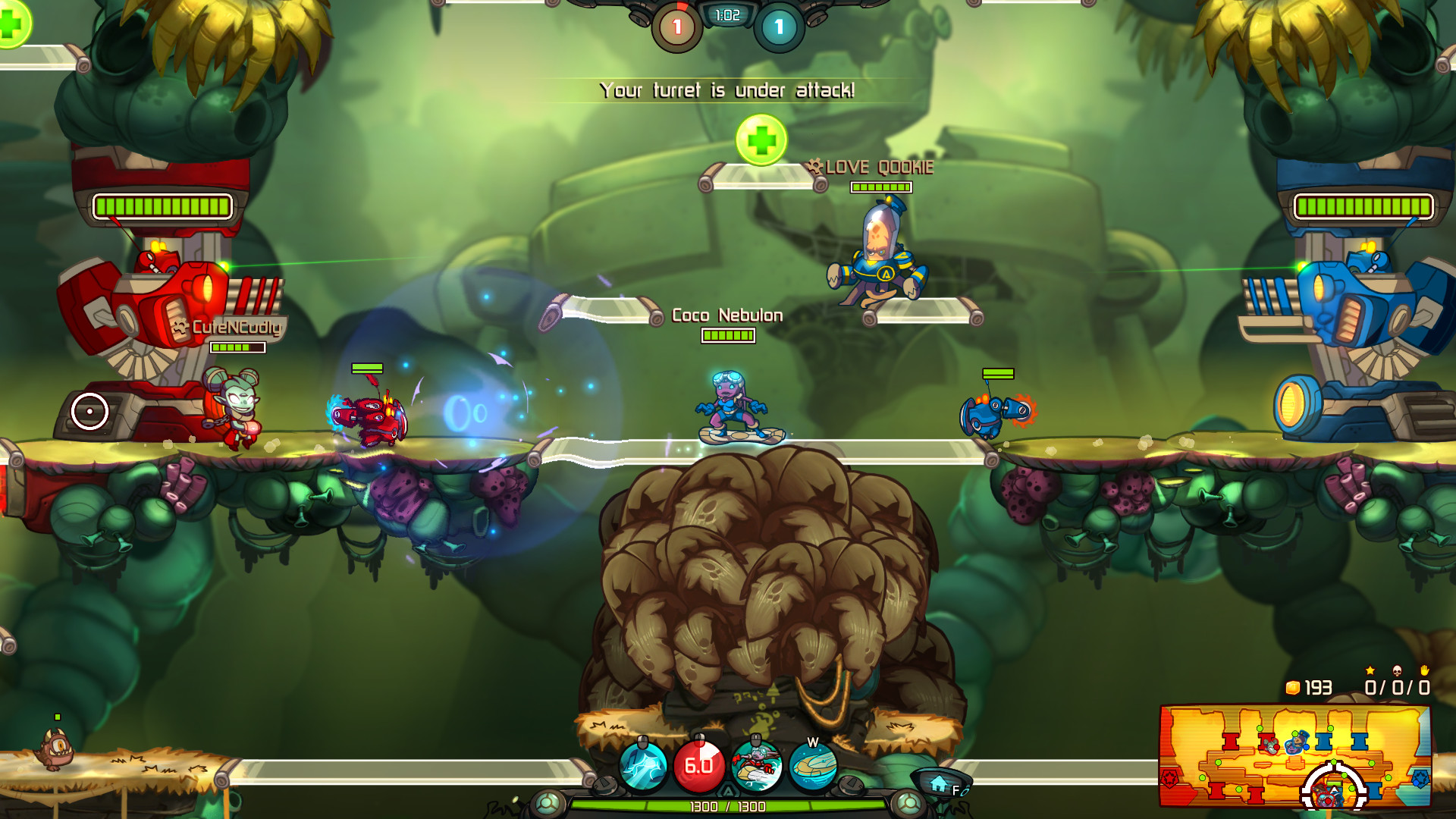Viewport: 1456px width, 819px height.
Task: Click the Coco hoverboard character ability icon
Action: [x=757, y=766]
